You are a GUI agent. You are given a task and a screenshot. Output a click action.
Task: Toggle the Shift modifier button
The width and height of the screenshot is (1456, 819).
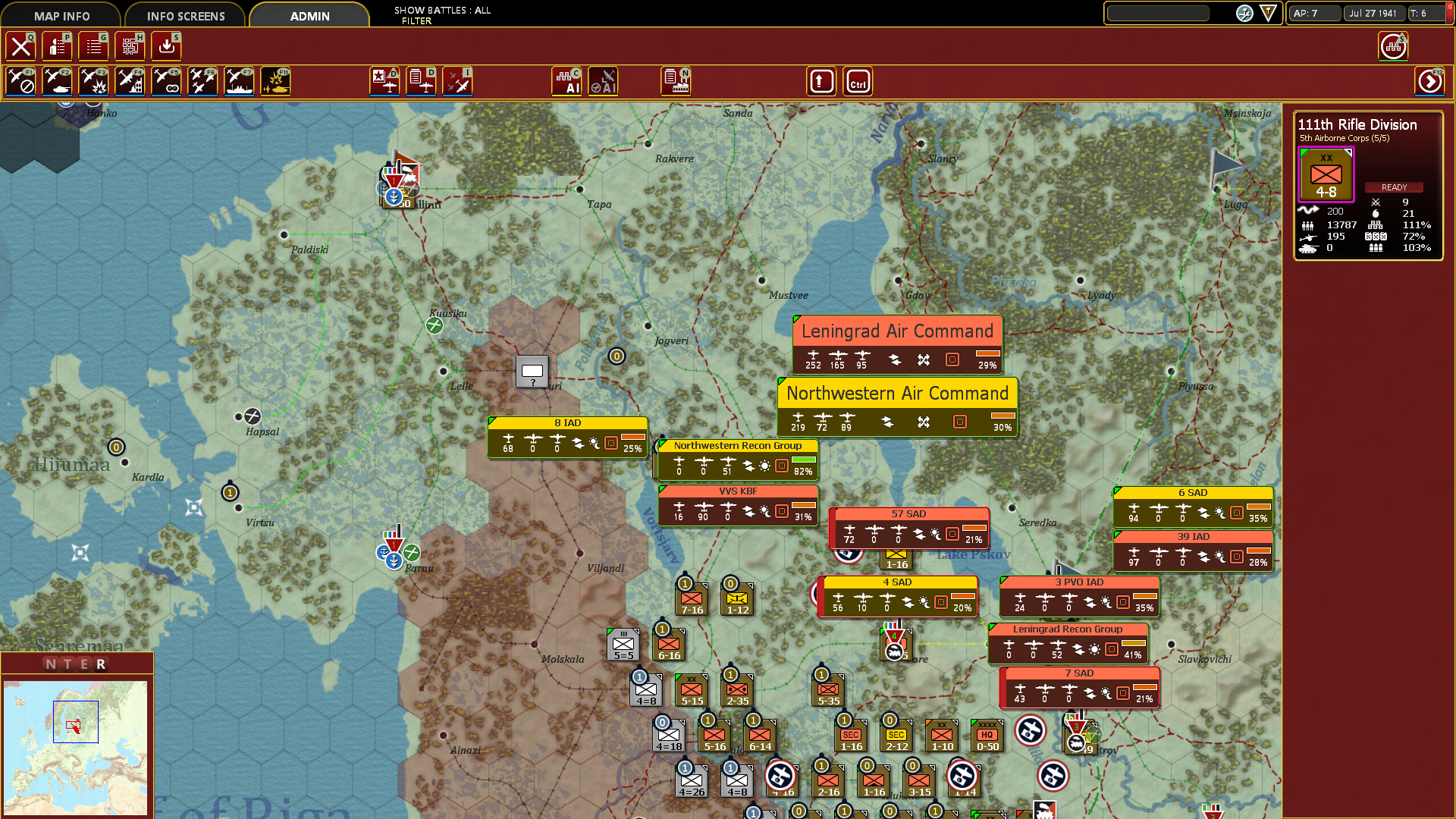[x=821, y=81]
